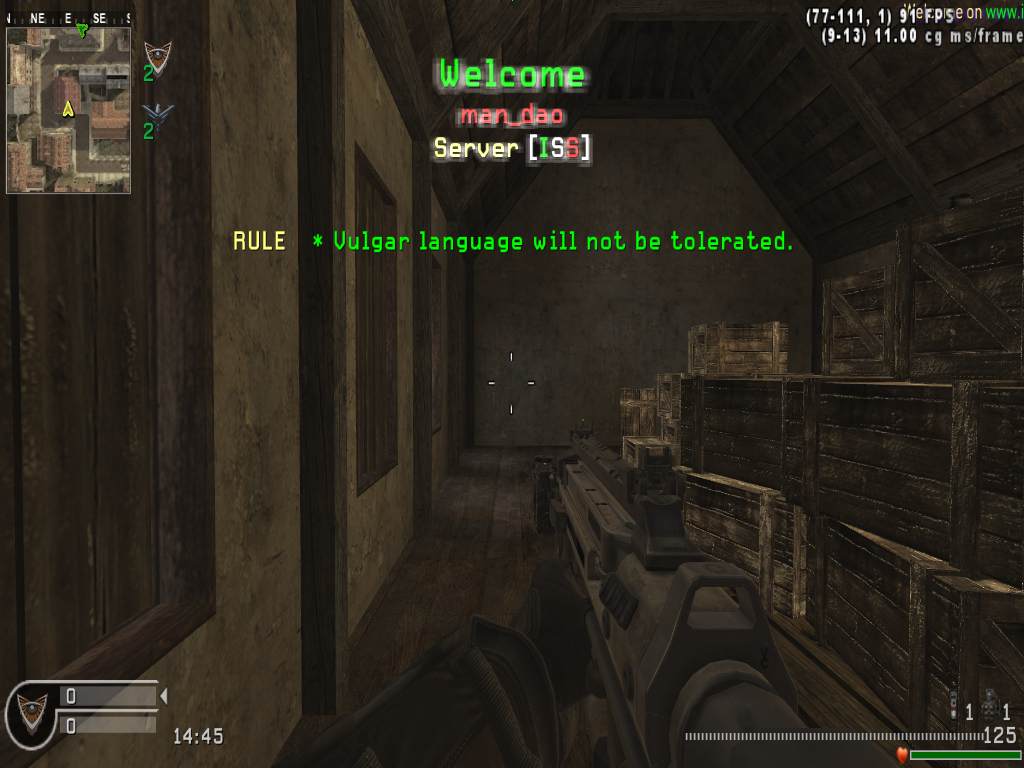This screenshot has height=768, width=1024.
Task: Click the red heart health icon
Action: 901,755
